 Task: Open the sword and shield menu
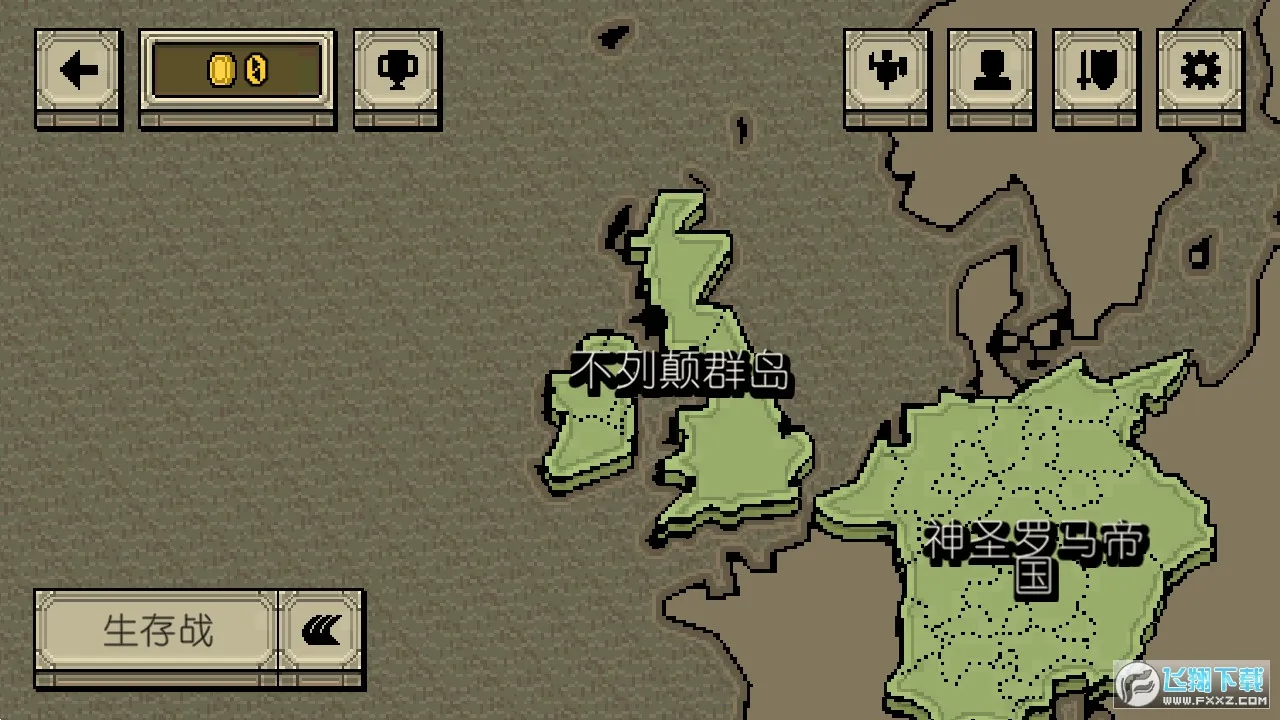(x=1096, y=72)
